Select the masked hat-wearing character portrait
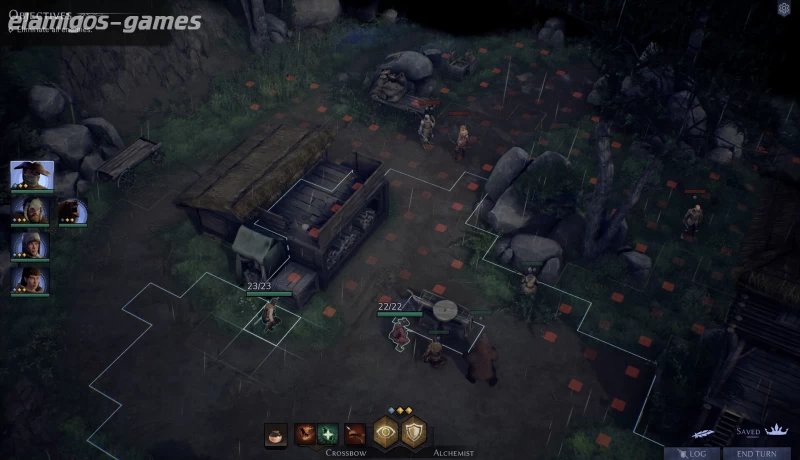Image resolution: width=800 pixels, height=460 pixels. pyautogui.click(x=31, y=175)
